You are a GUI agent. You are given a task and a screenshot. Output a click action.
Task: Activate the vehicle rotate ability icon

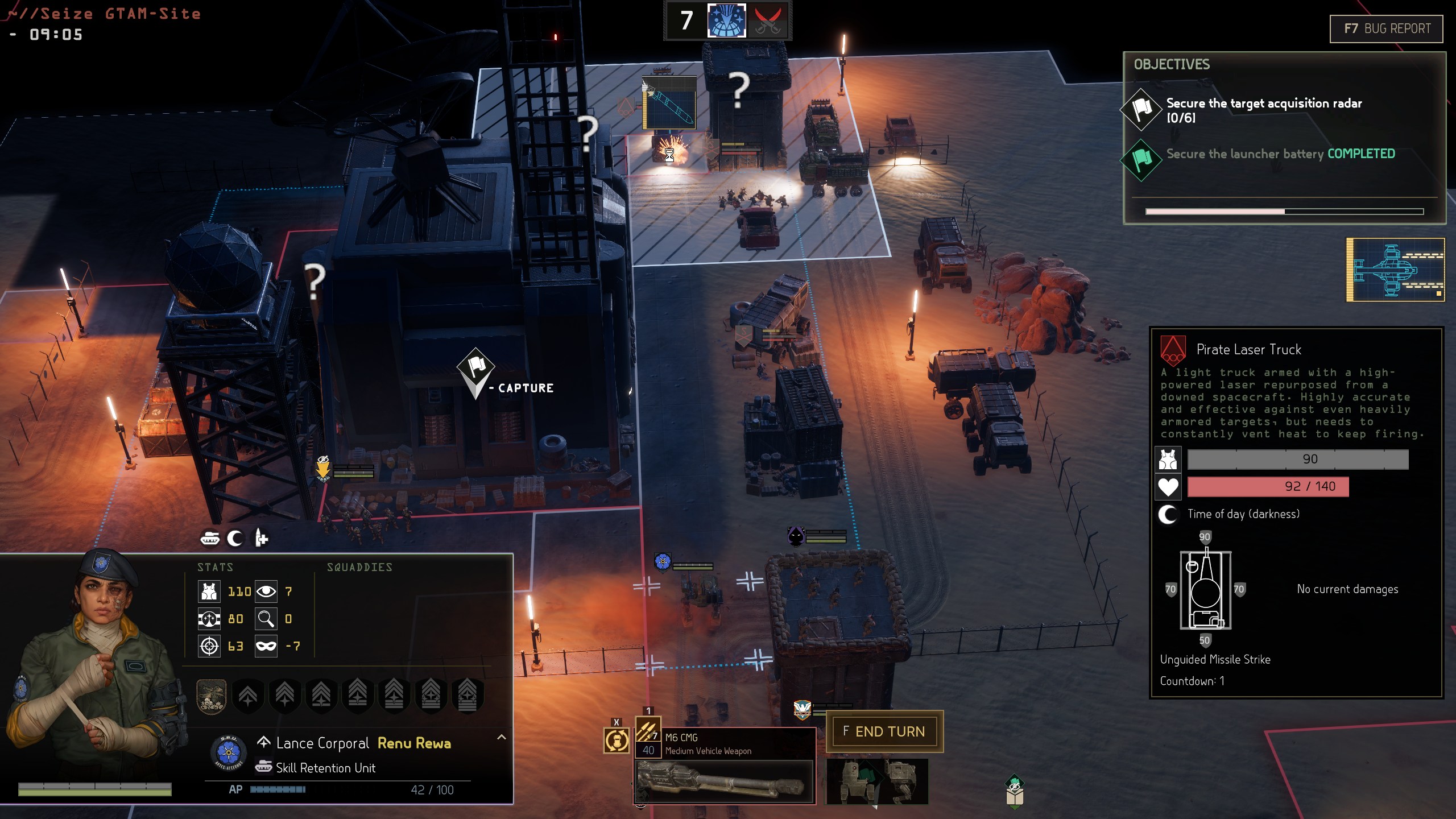617,741
